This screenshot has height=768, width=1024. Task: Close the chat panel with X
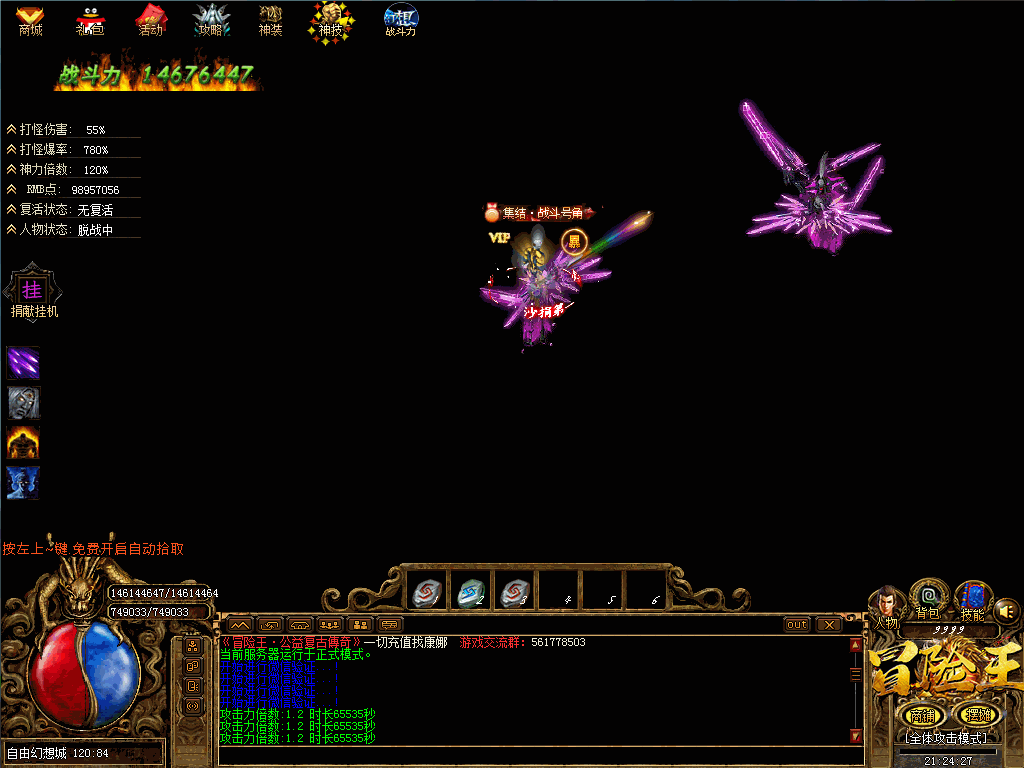pyautogui.click(x=829, y=625)
